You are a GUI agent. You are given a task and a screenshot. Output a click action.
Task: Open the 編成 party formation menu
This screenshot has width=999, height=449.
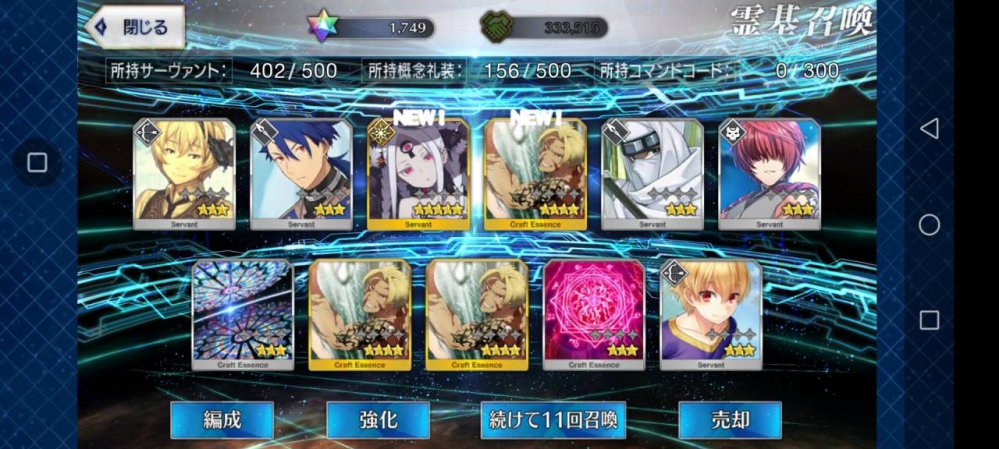pos(222,419)
